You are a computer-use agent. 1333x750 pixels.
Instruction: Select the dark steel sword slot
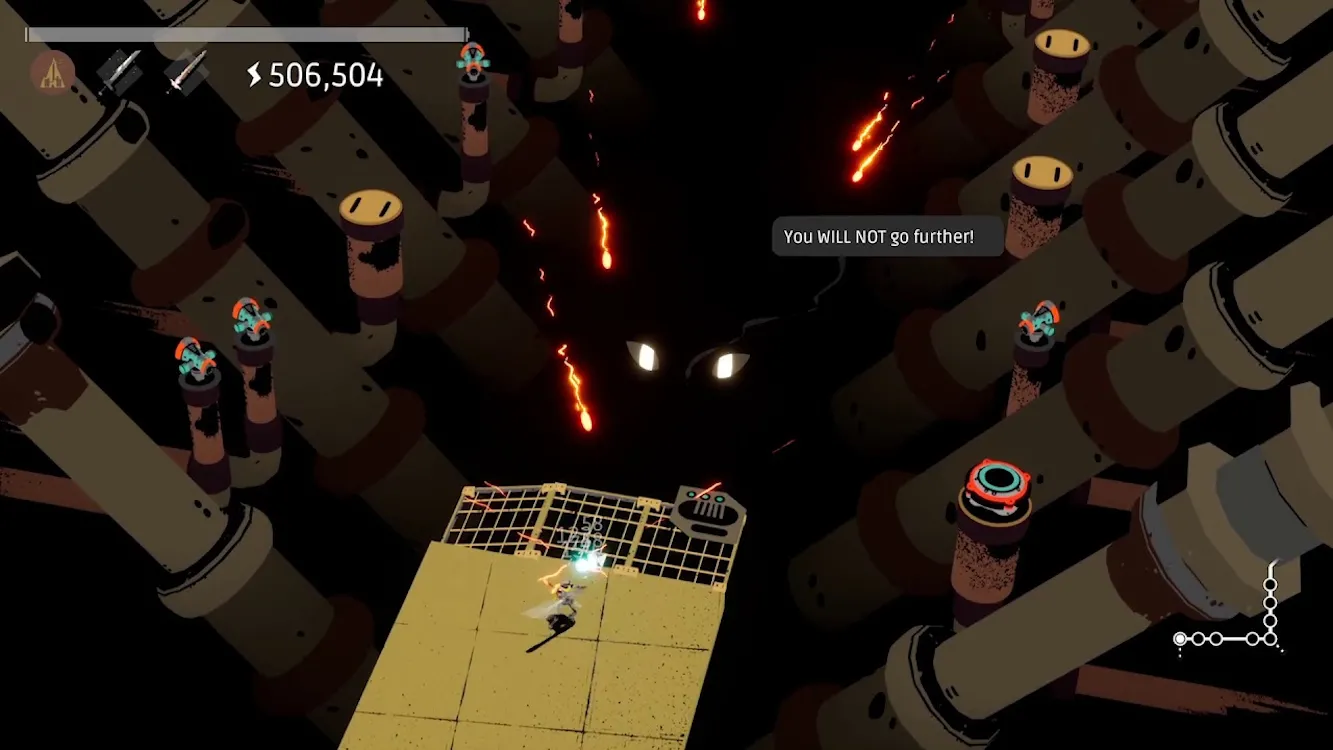tap(119, 72)
